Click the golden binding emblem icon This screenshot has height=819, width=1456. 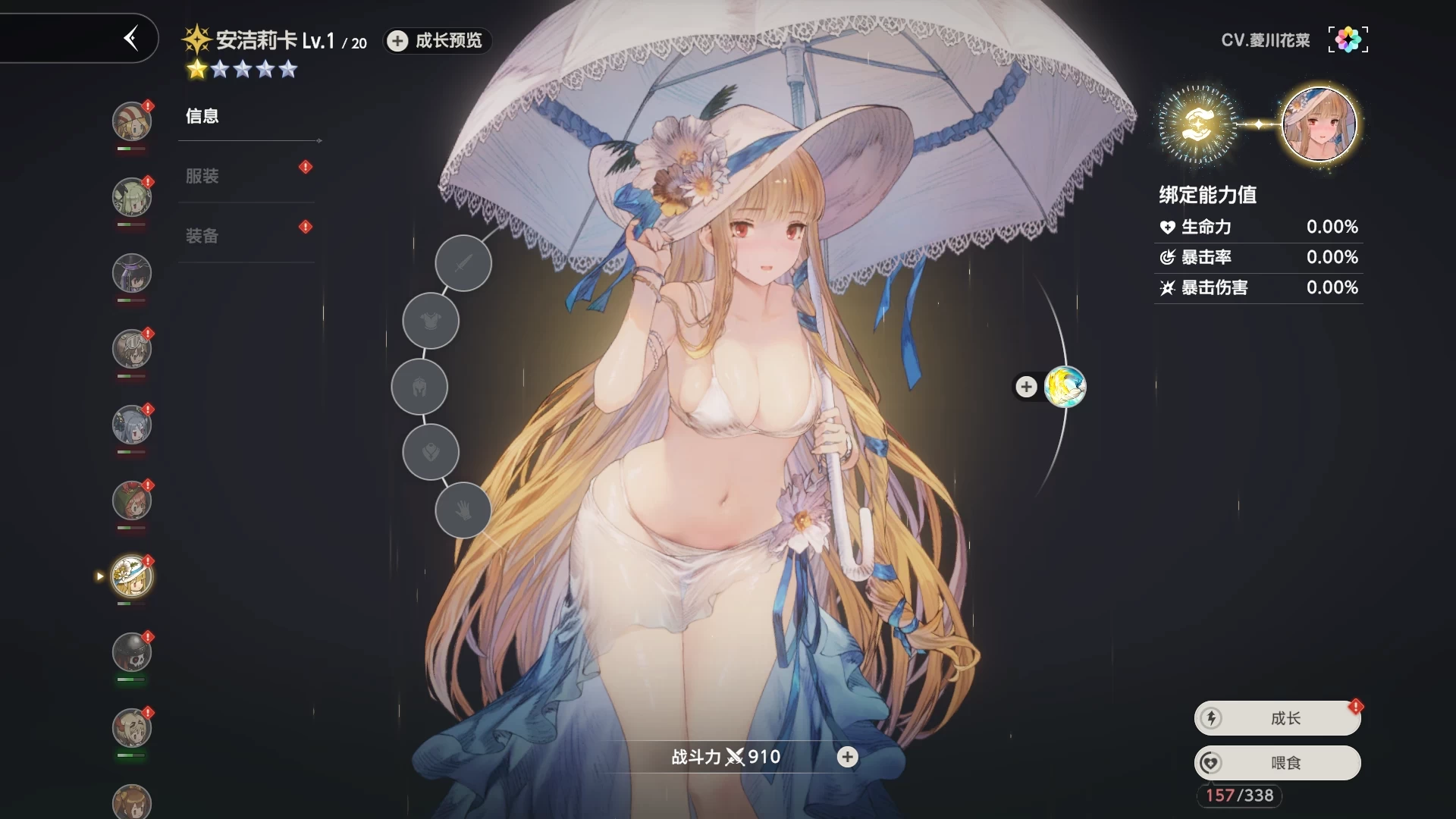1196,124
